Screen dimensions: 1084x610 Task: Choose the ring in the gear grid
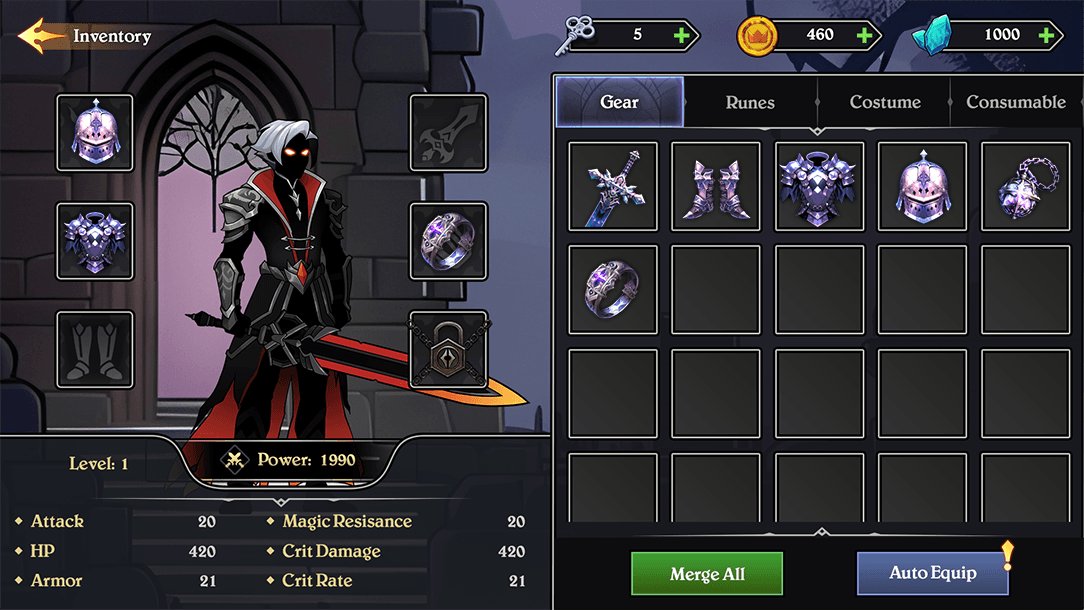click(613, 290)
